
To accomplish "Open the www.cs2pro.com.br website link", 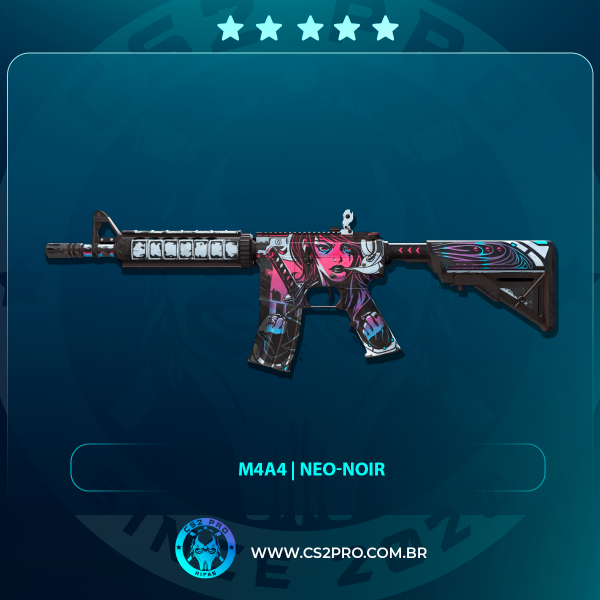I will pyautogui.click(x=339, y=553).
